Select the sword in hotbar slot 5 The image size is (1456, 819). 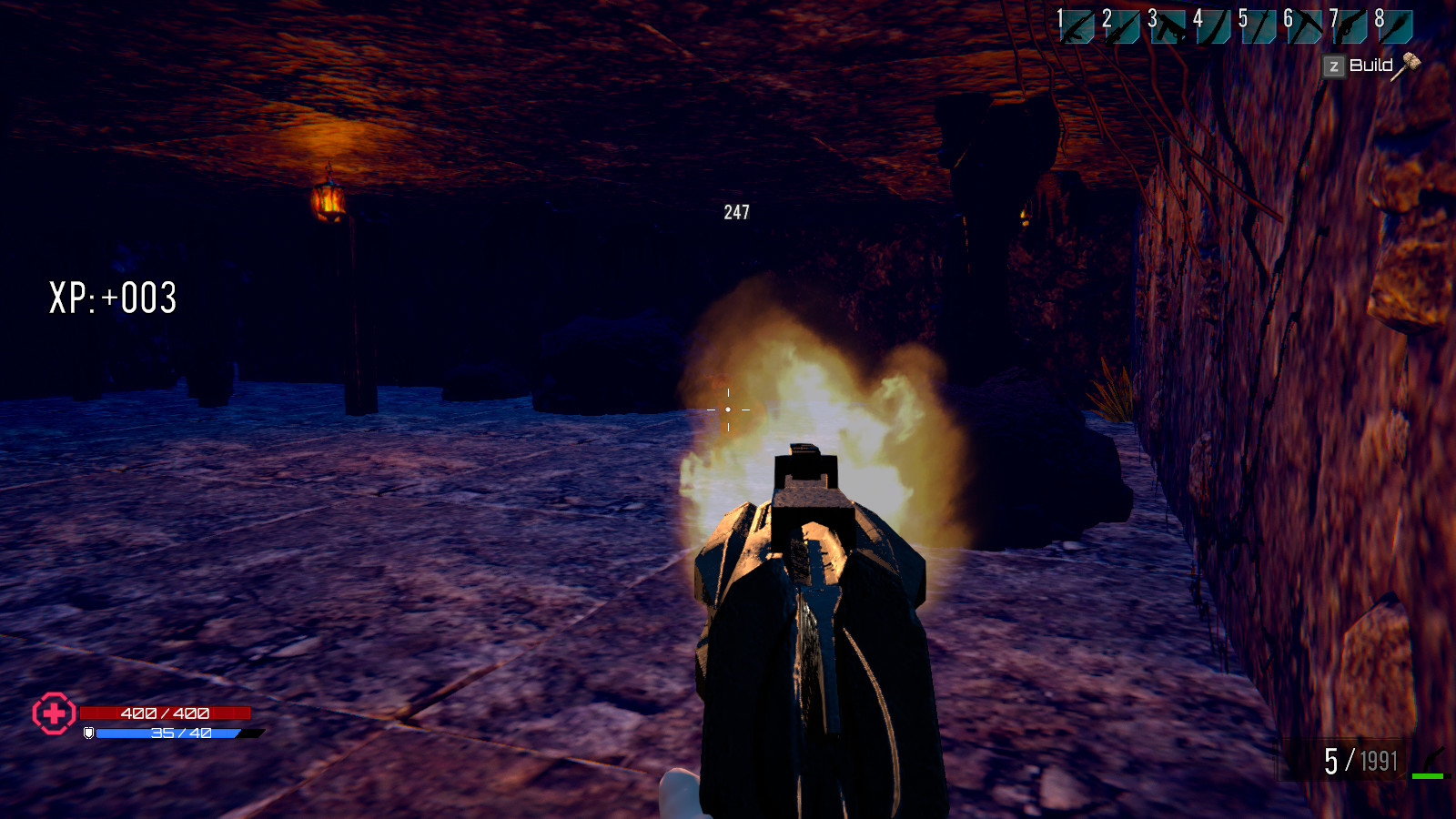[x=1259, y=27]
